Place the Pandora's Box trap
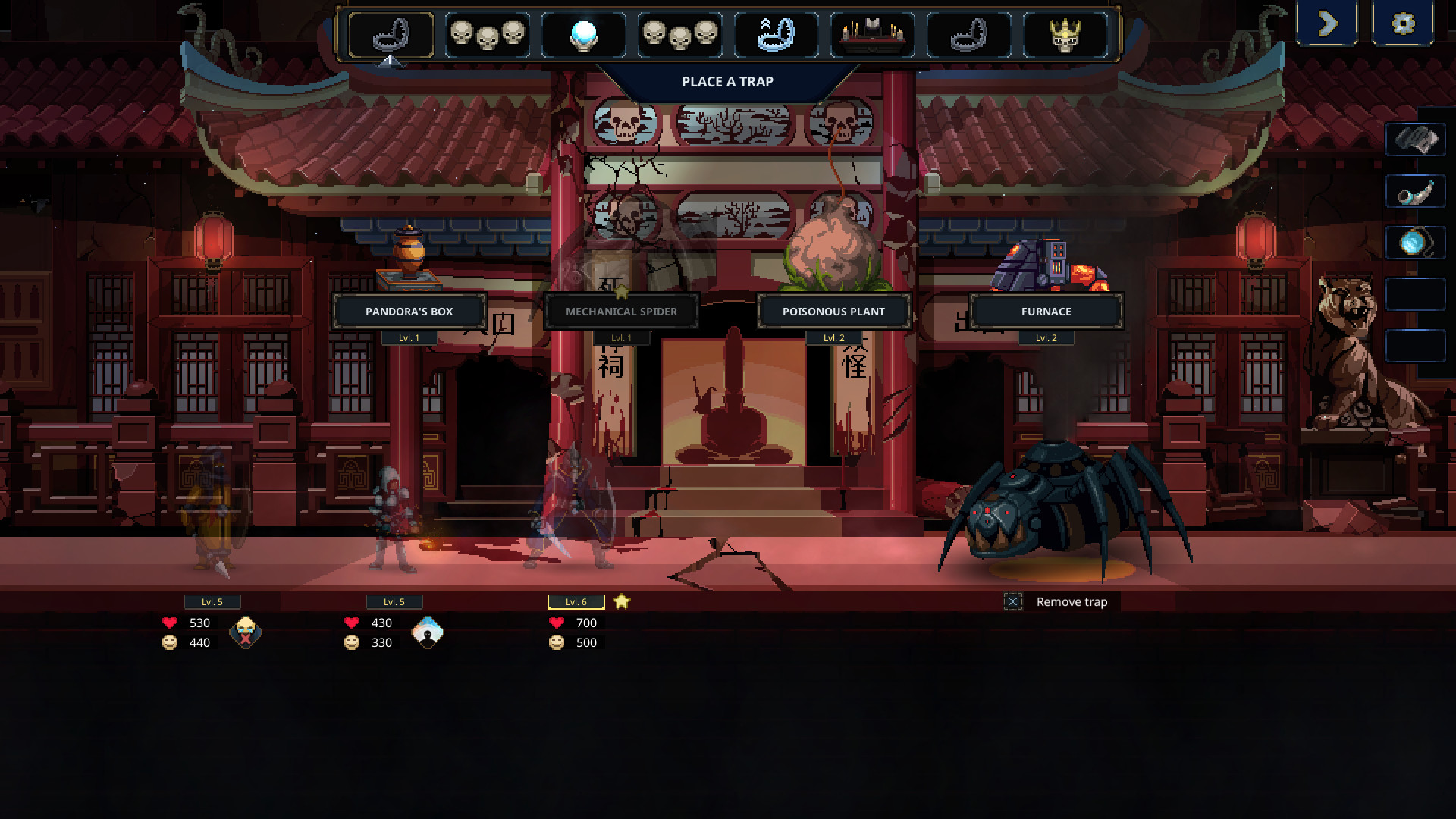Viewport: 1456px width, 819px height. tap(409, 311)
